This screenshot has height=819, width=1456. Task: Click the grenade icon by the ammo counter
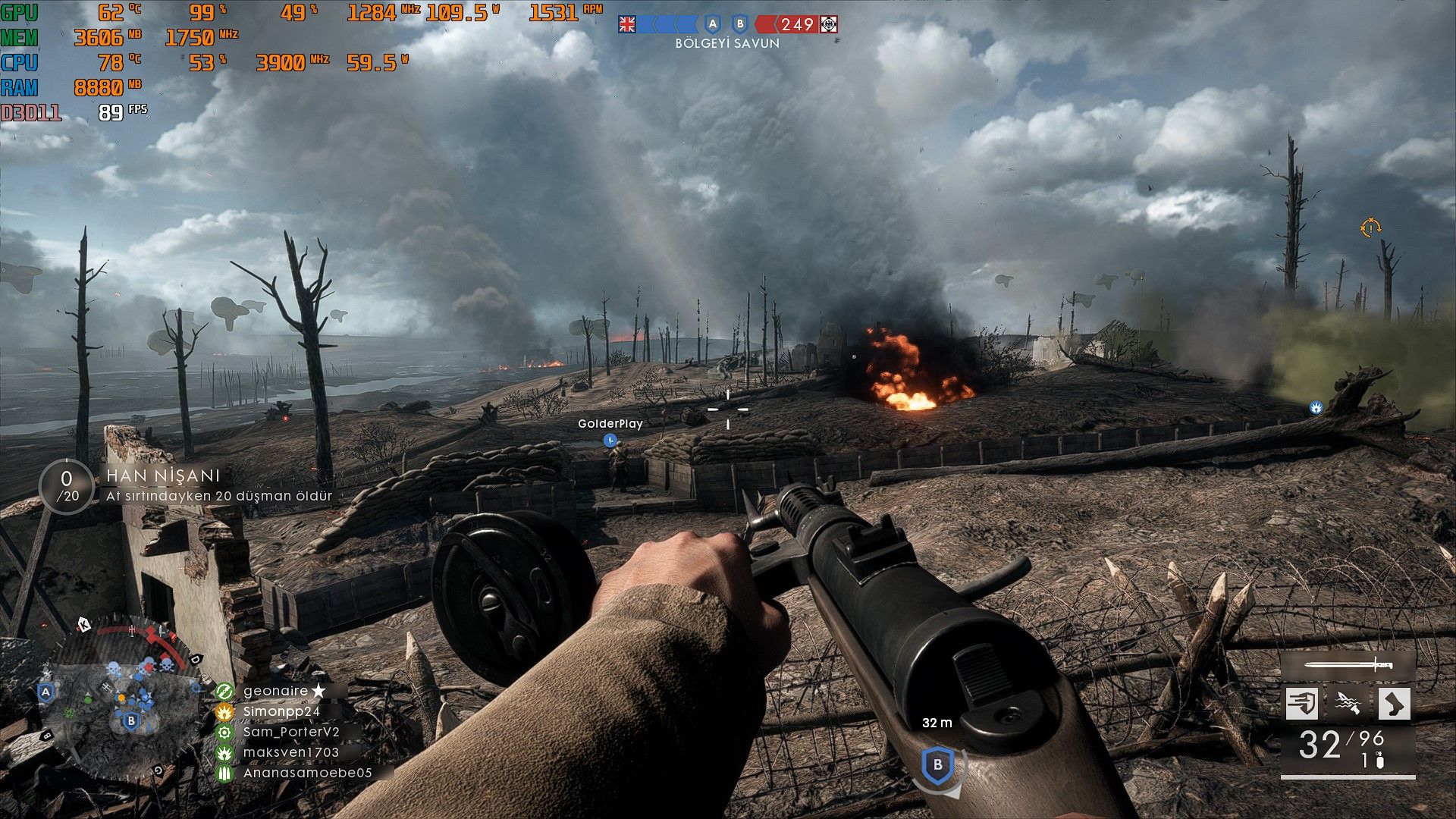pos(1379,761)
